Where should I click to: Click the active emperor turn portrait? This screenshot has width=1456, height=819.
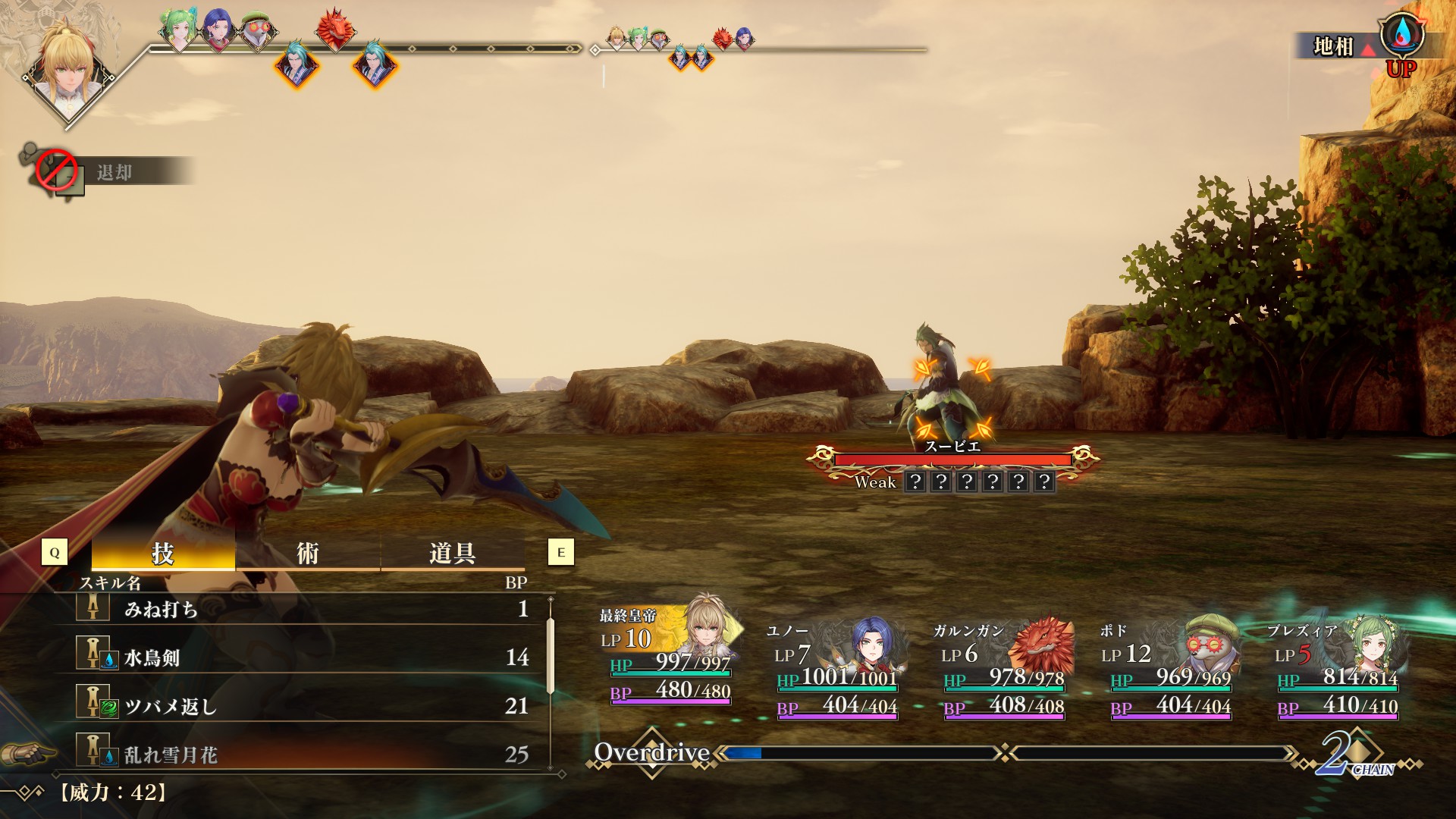click(x=68, y=72)
